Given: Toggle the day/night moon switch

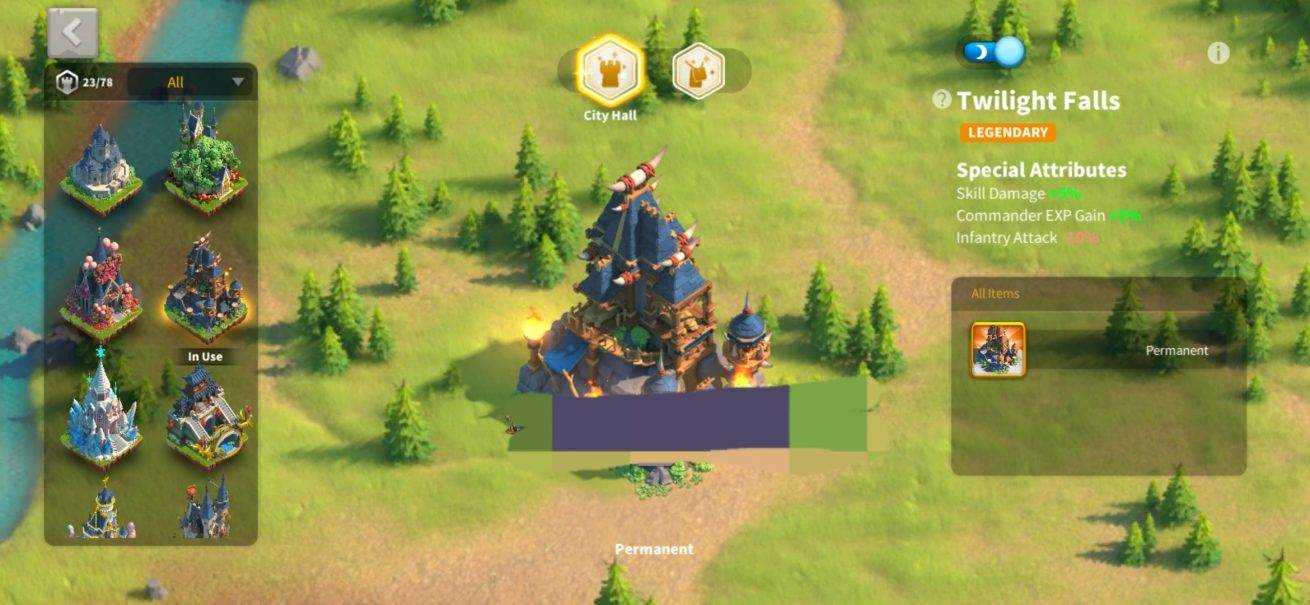Looking at the screenshot, I should [994, 52].
